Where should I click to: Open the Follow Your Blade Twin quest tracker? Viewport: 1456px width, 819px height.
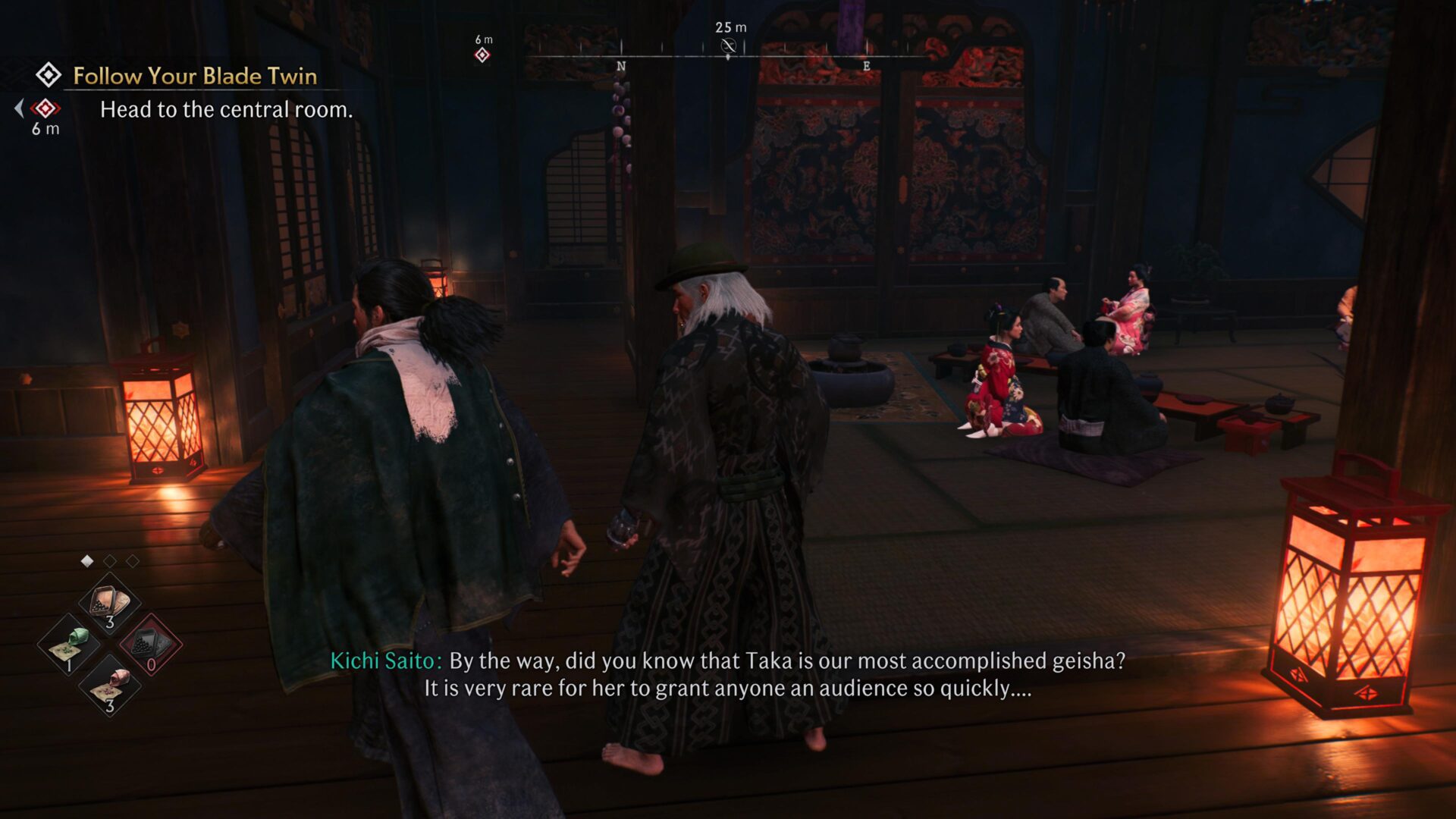click(194, 76)
